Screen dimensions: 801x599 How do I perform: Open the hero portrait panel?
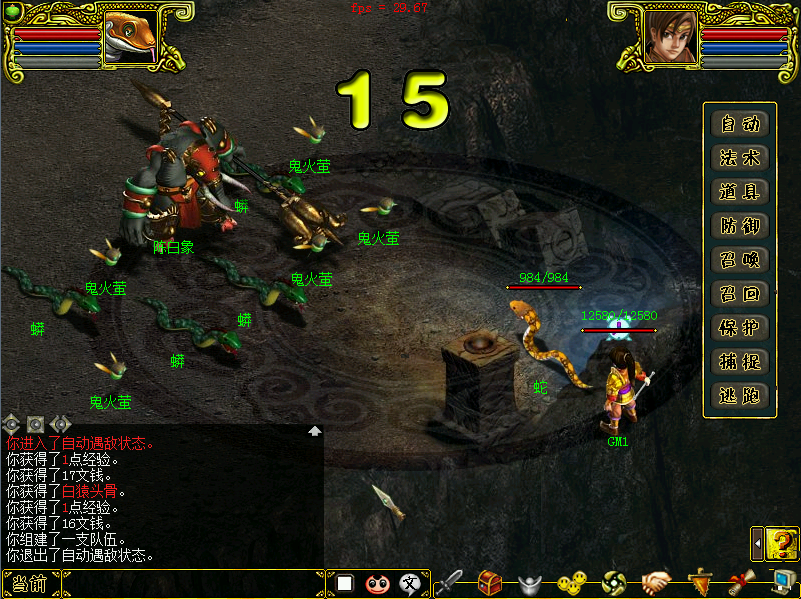(668, 35)
